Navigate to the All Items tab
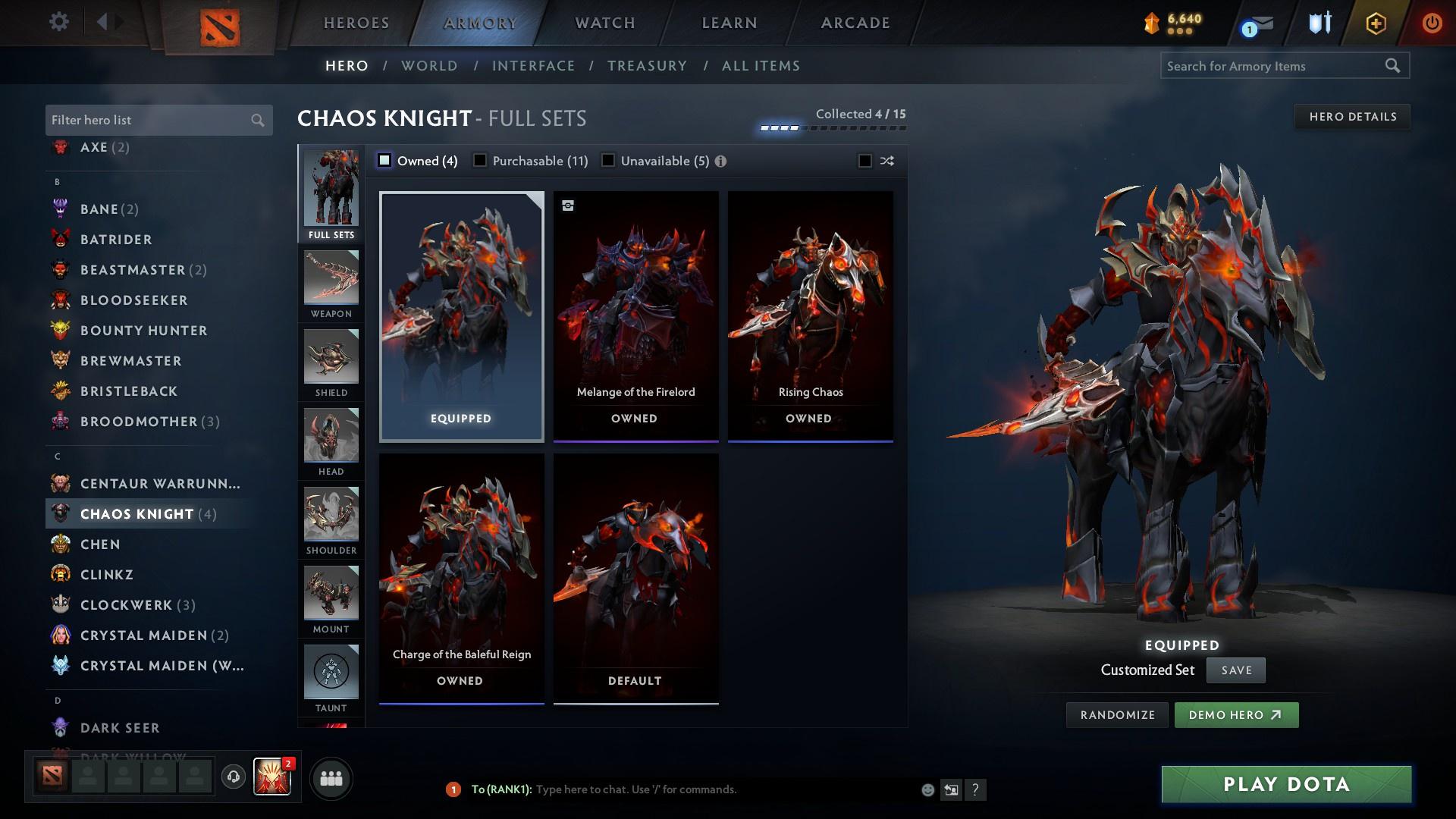The image size is (1456, 819). pos(761,66)
